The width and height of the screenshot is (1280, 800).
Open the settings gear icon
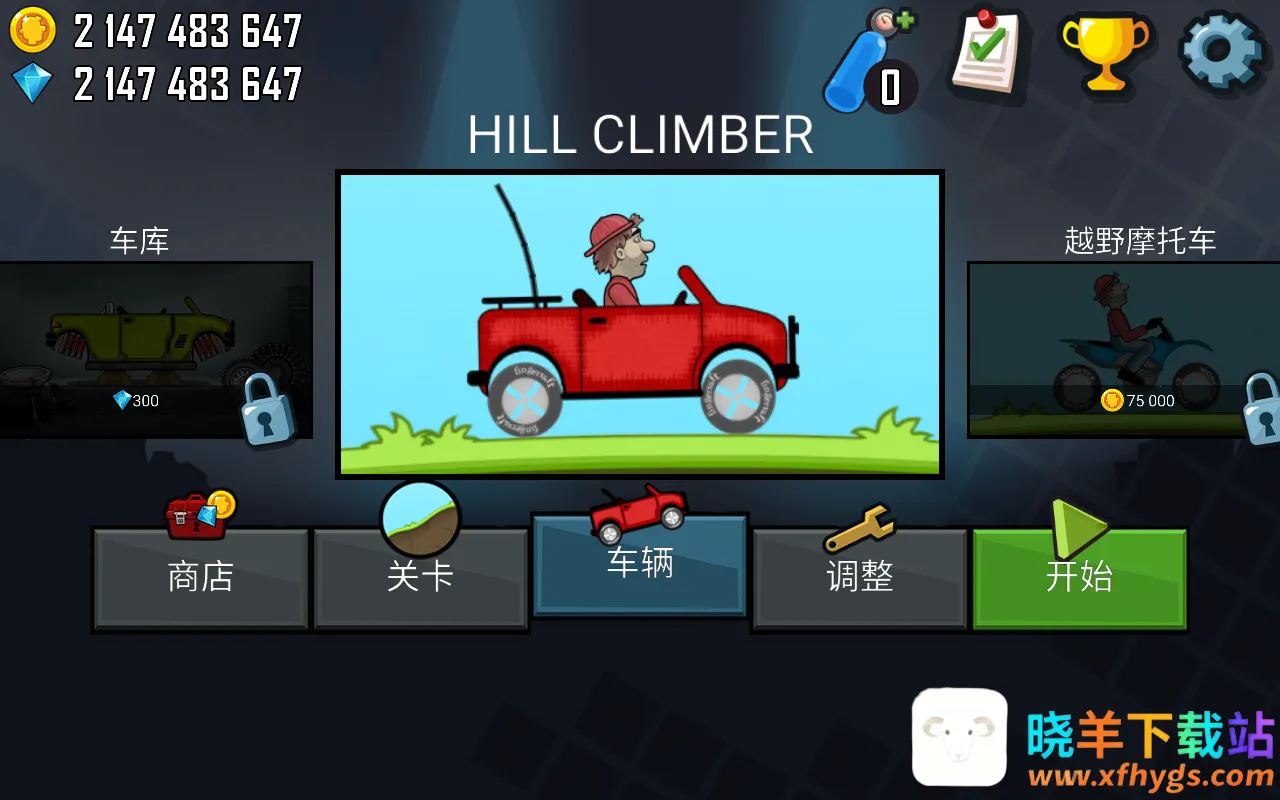tap(1222, 52)
